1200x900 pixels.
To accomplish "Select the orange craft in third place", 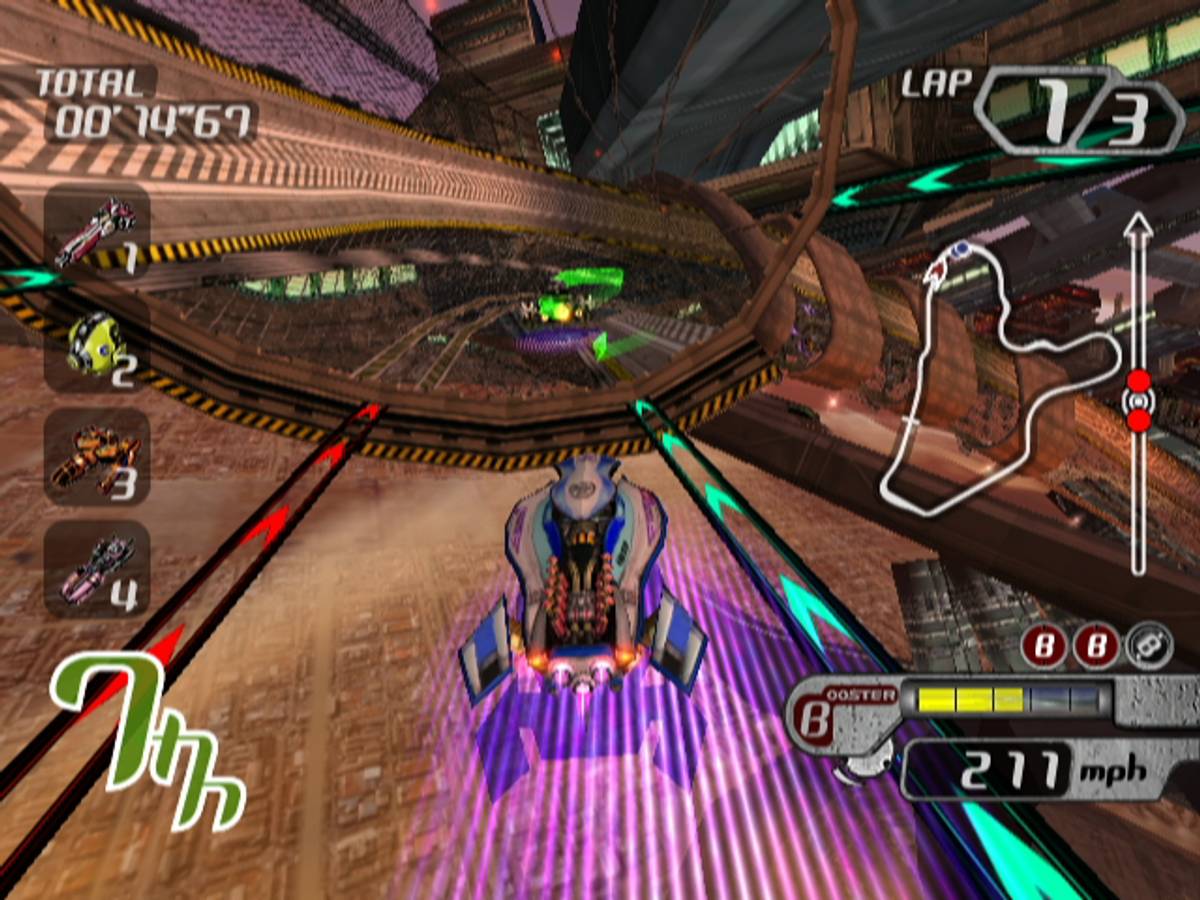I will (96, 457).
